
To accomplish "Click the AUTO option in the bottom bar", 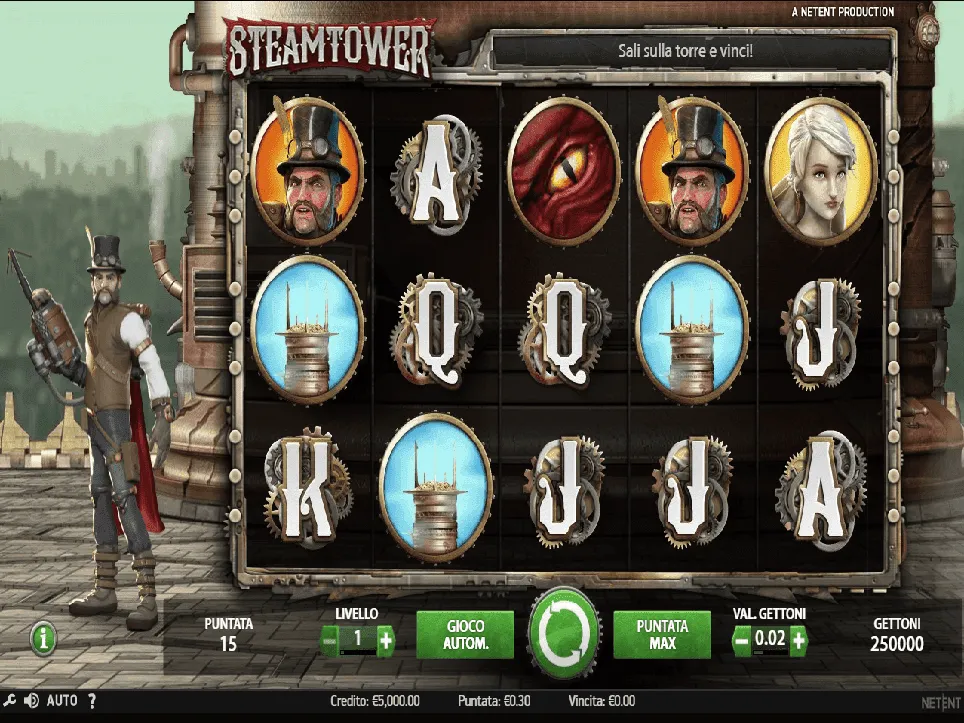I will tap(62, 701).
